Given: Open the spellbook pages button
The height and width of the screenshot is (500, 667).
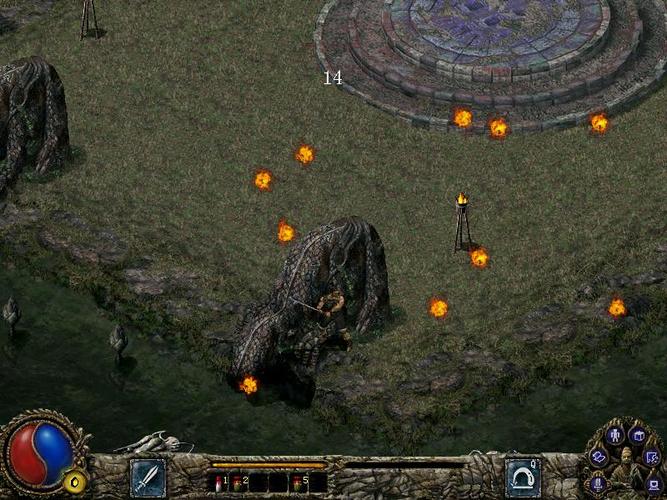Looking at the screenshot, I should tap(599, 457).
